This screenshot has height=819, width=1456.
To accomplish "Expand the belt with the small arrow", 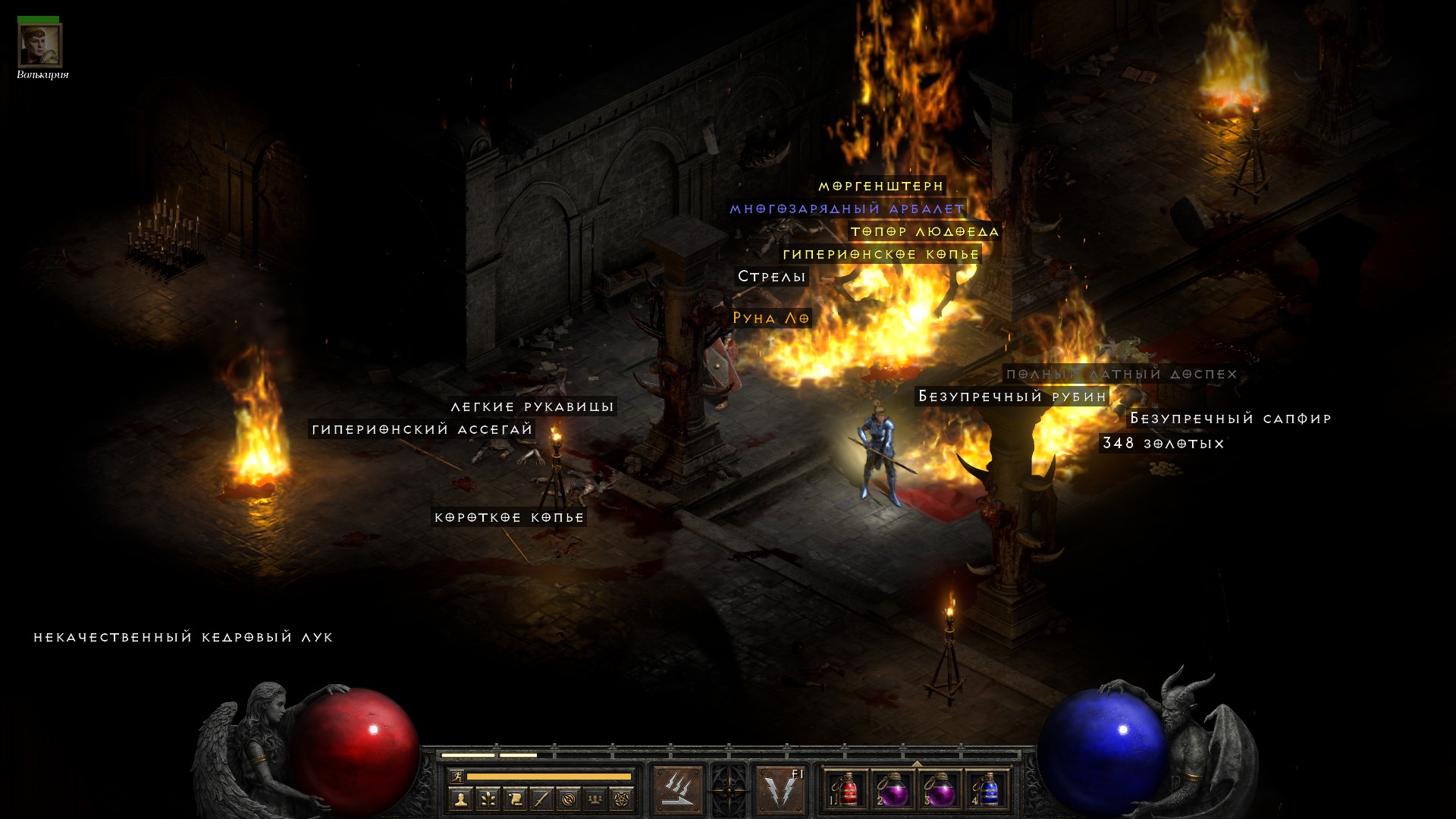I will pos(917,764).
